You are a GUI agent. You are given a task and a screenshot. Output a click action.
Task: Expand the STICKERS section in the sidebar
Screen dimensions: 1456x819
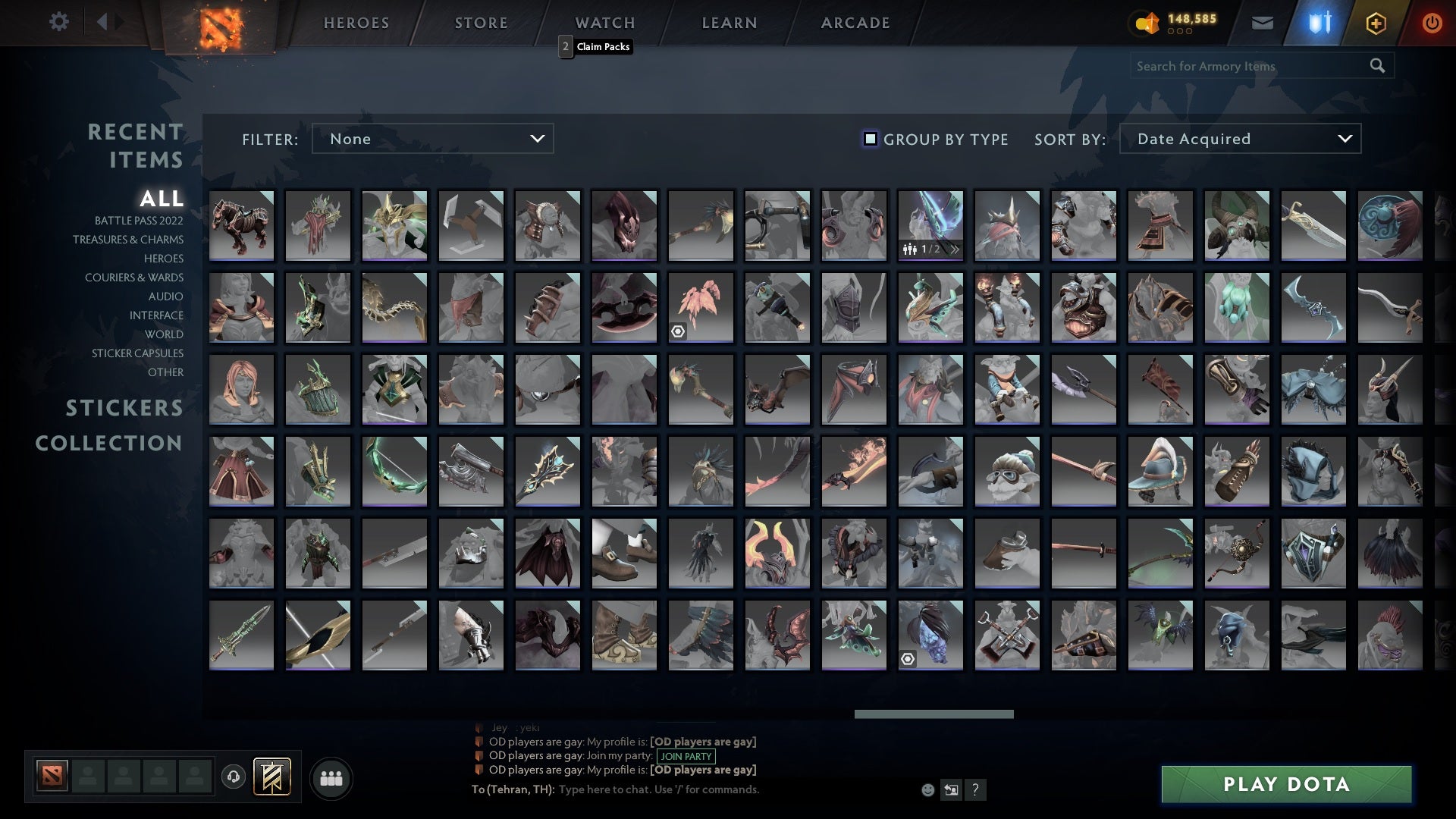124,408
